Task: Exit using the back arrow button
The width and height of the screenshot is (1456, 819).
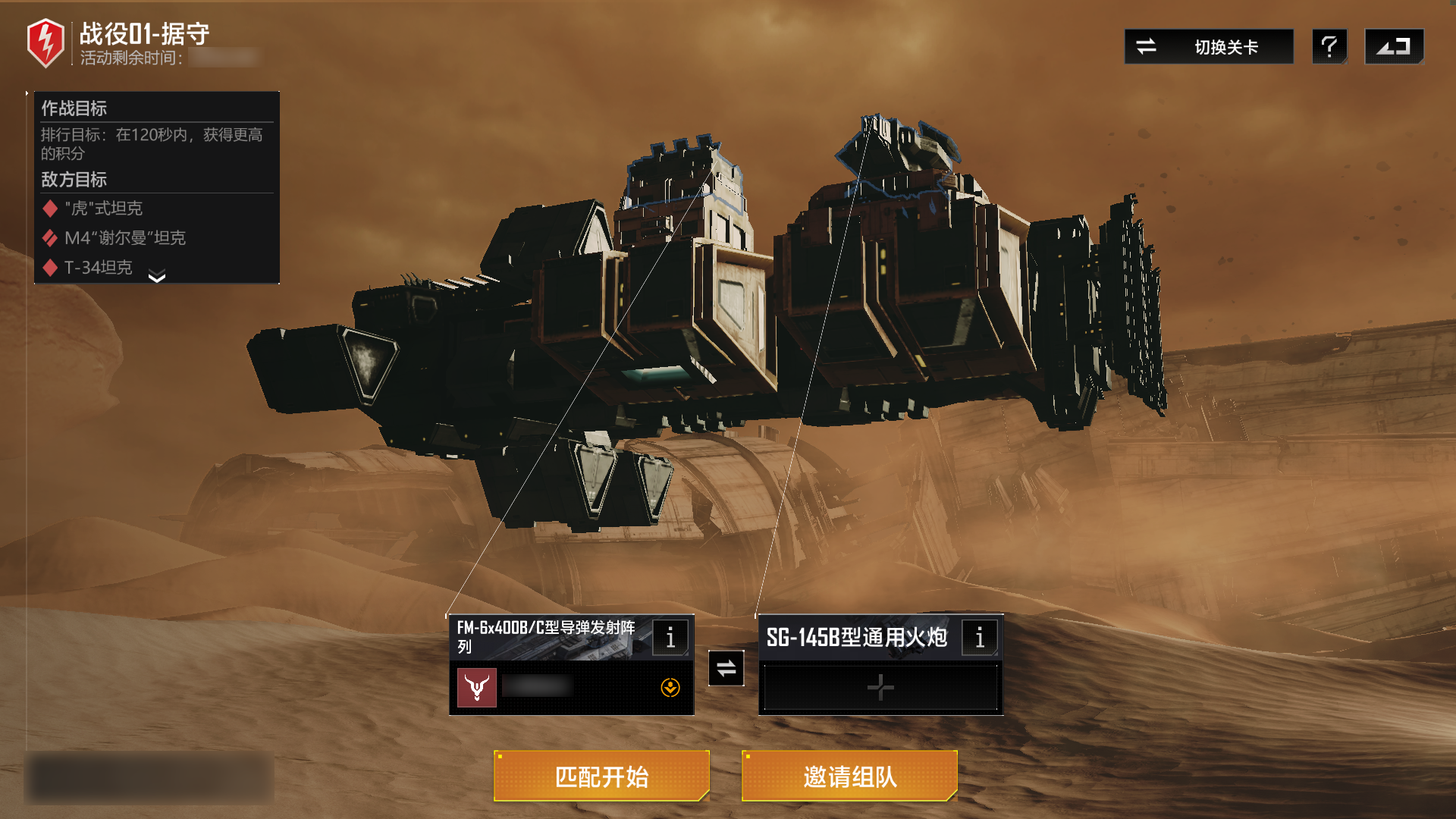Action: (x=1394, y=47)
